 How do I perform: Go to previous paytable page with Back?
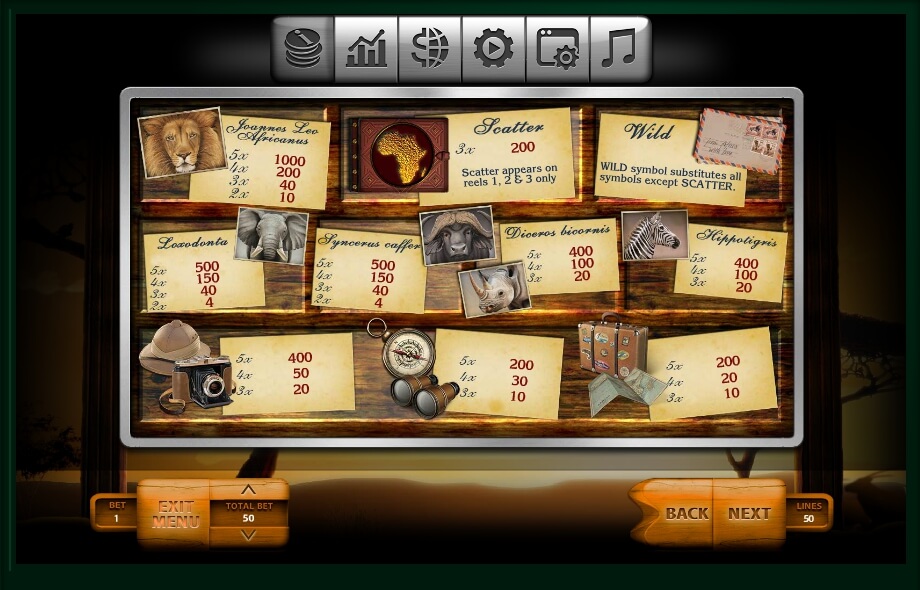[686, 513]
